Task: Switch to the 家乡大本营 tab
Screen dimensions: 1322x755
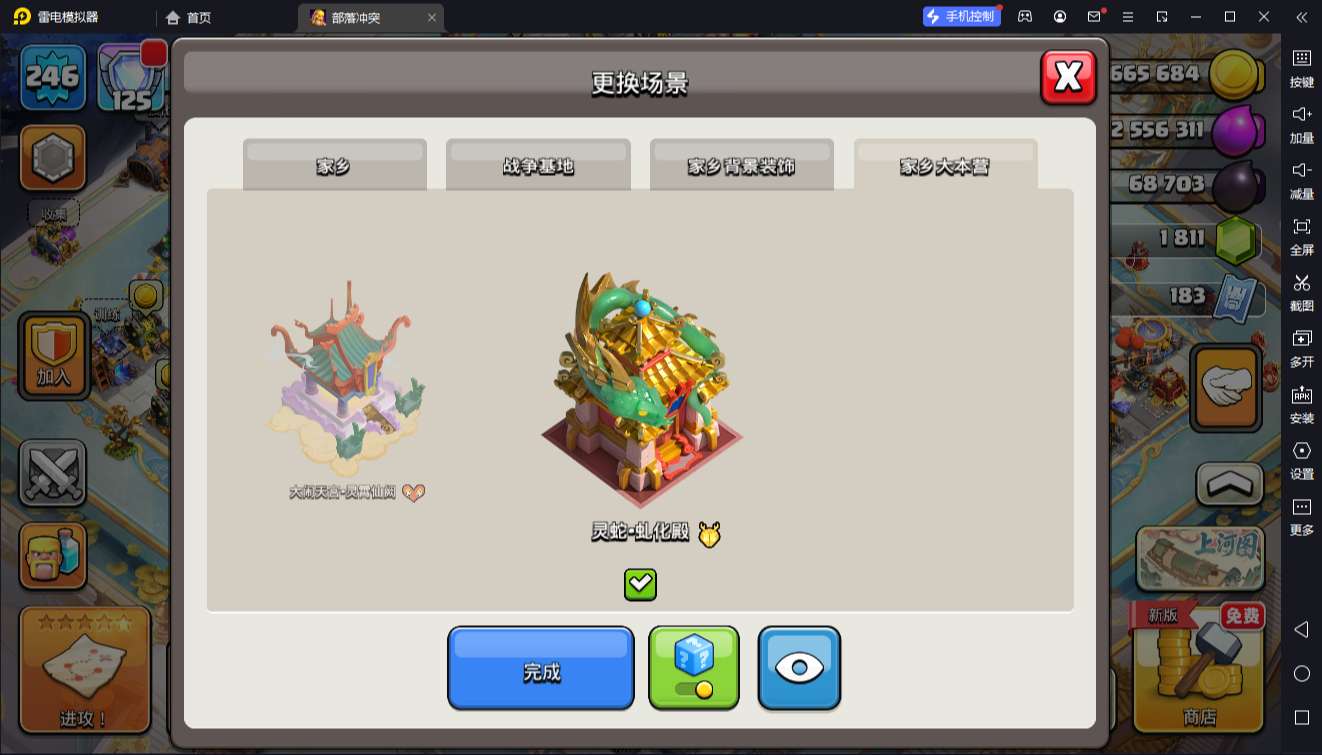Action: [945, 165]
